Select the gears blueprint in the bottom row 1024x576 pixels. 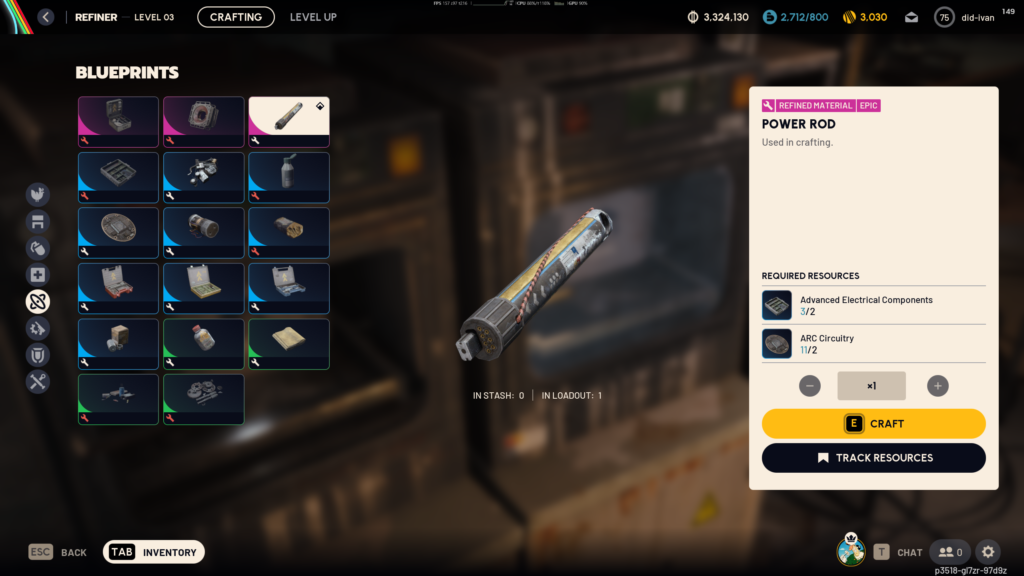point(203,399)
